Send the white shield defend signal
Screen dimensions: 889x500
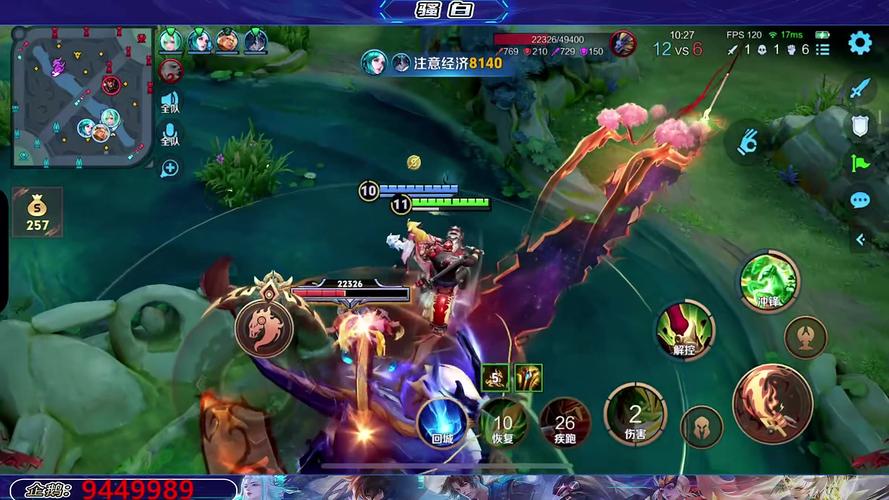pyautogui.click(x=860, y=125)
